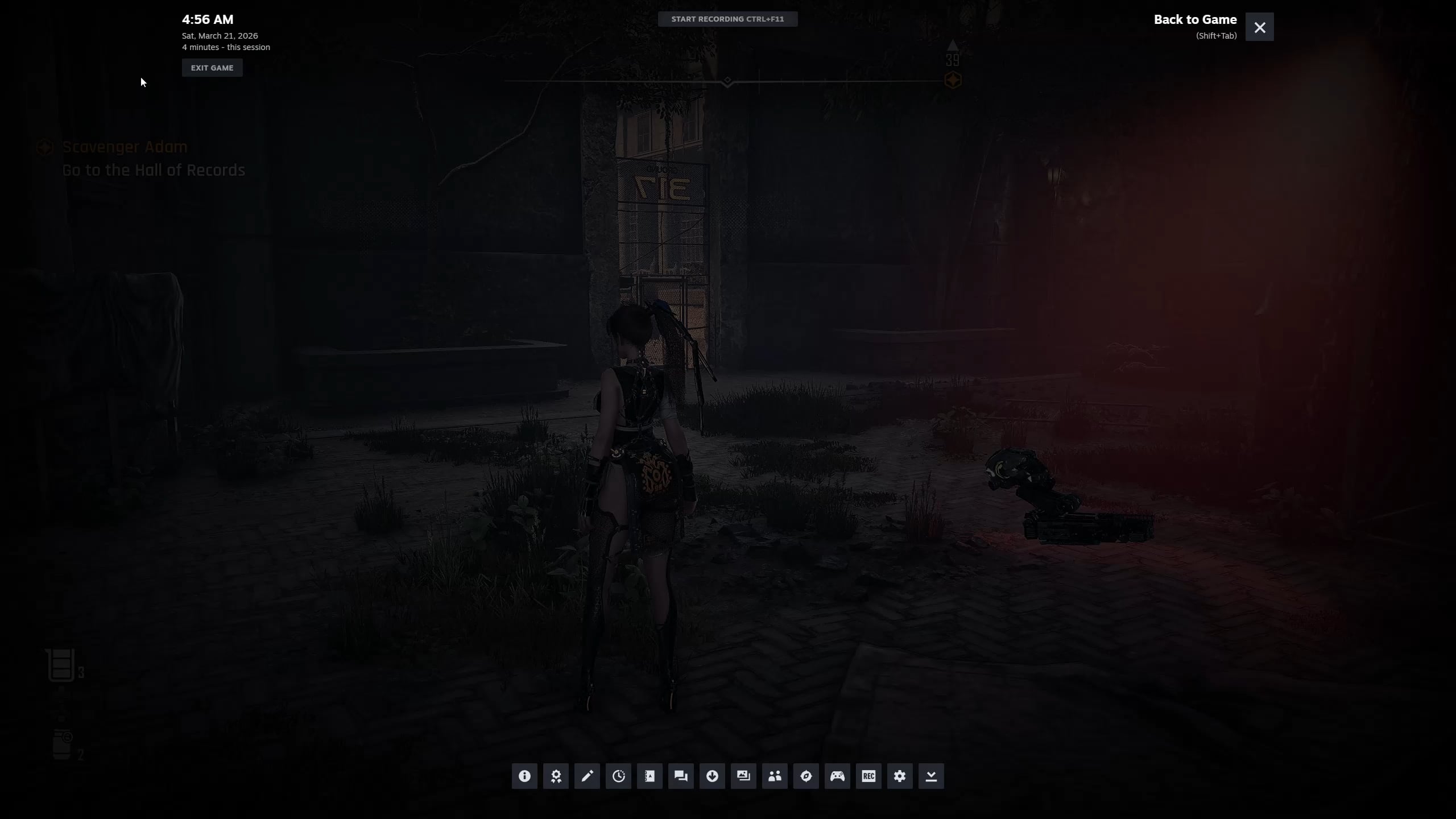The width and height of the screenshot is (1456, 819).
Task: Open the clock timer icon panel
Action: point(618,776)
